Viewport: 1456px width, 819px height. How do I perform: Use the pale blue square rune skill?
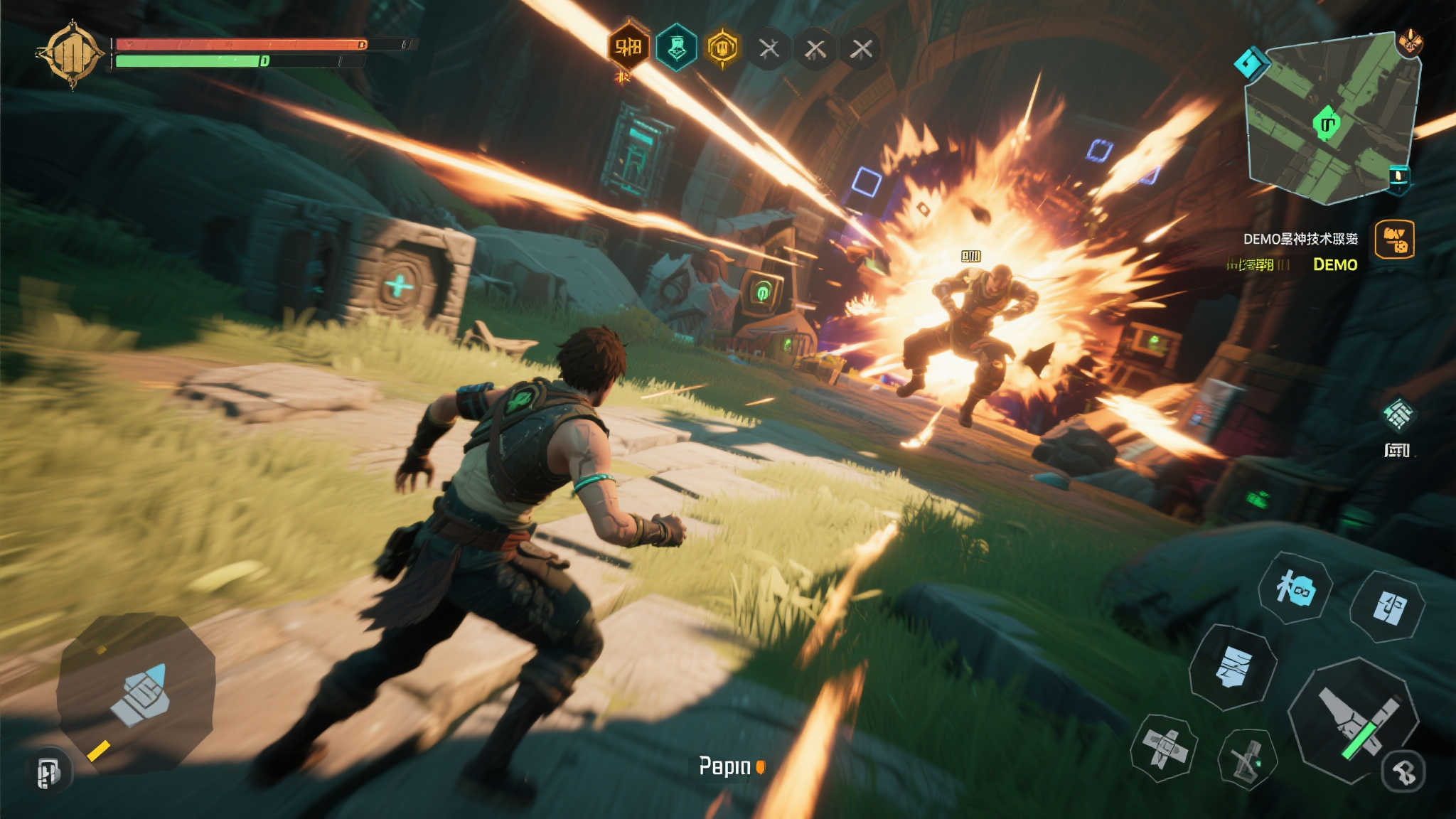click(x=1388, y=608)
